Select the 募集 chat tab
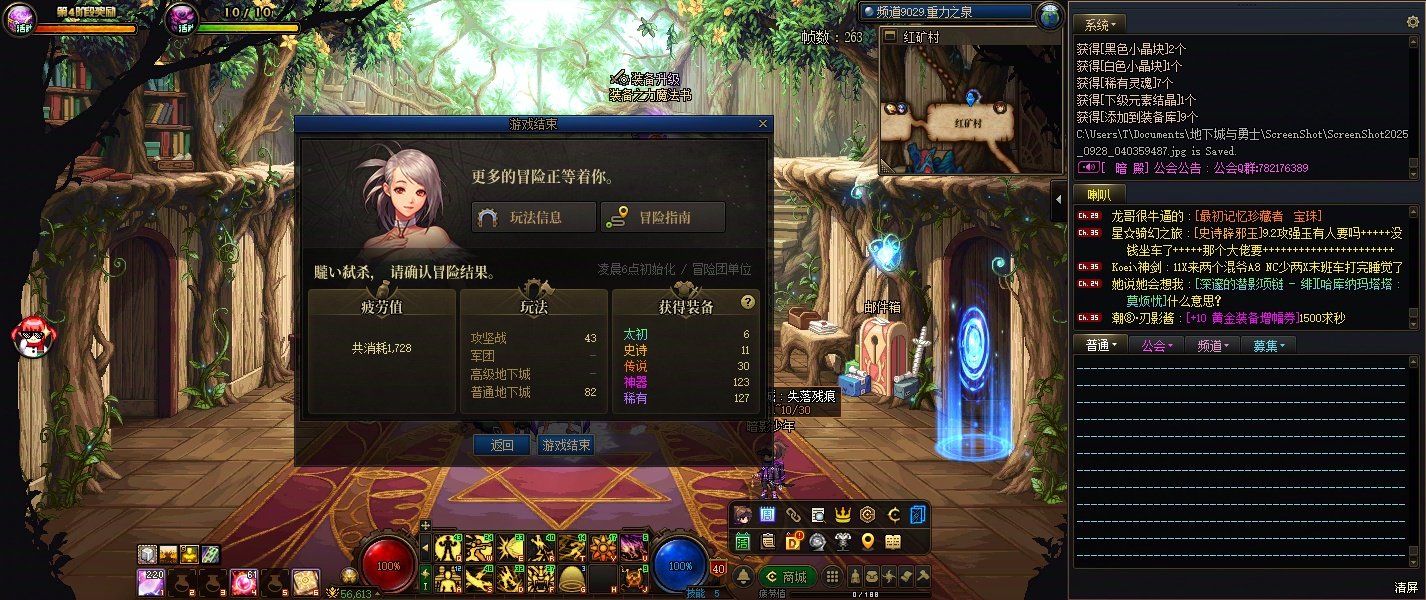This screenshot has height=600, width=1426. [1268, 345]
